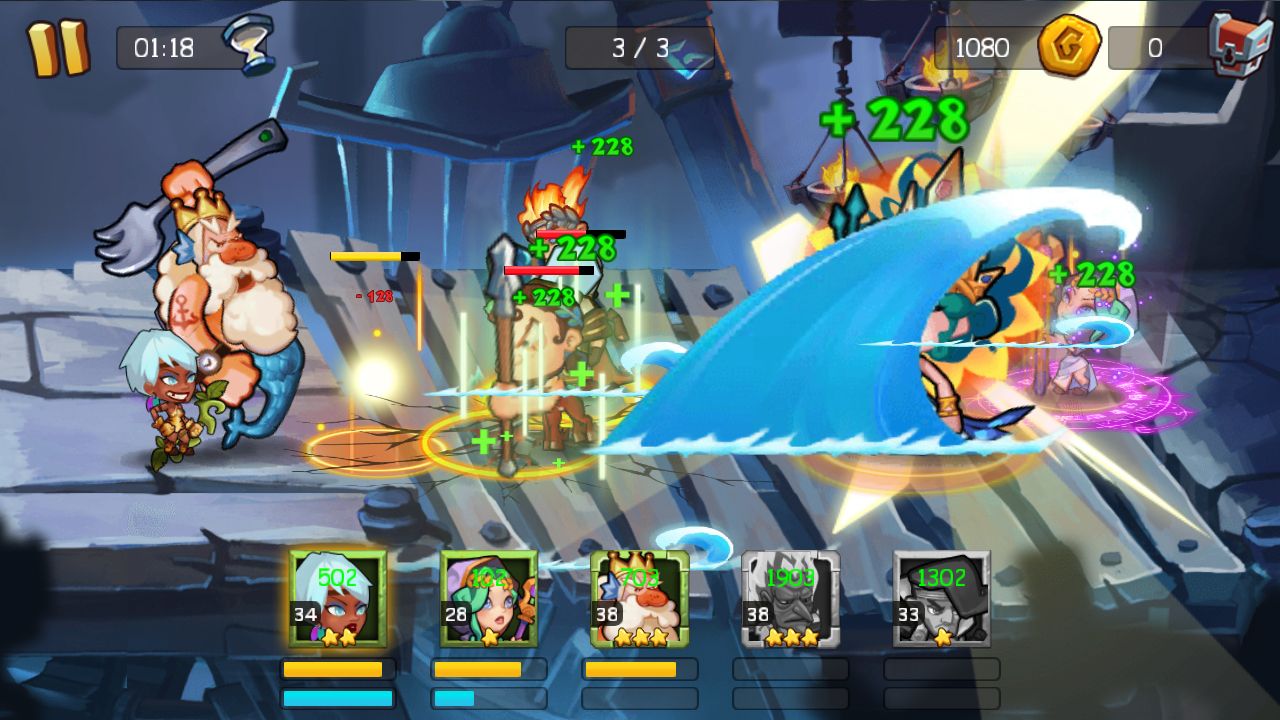The height and width of the screenshot is (720, 1280).
Task: Activate the sea king's crowned portrait
Action: click(641, 600)
